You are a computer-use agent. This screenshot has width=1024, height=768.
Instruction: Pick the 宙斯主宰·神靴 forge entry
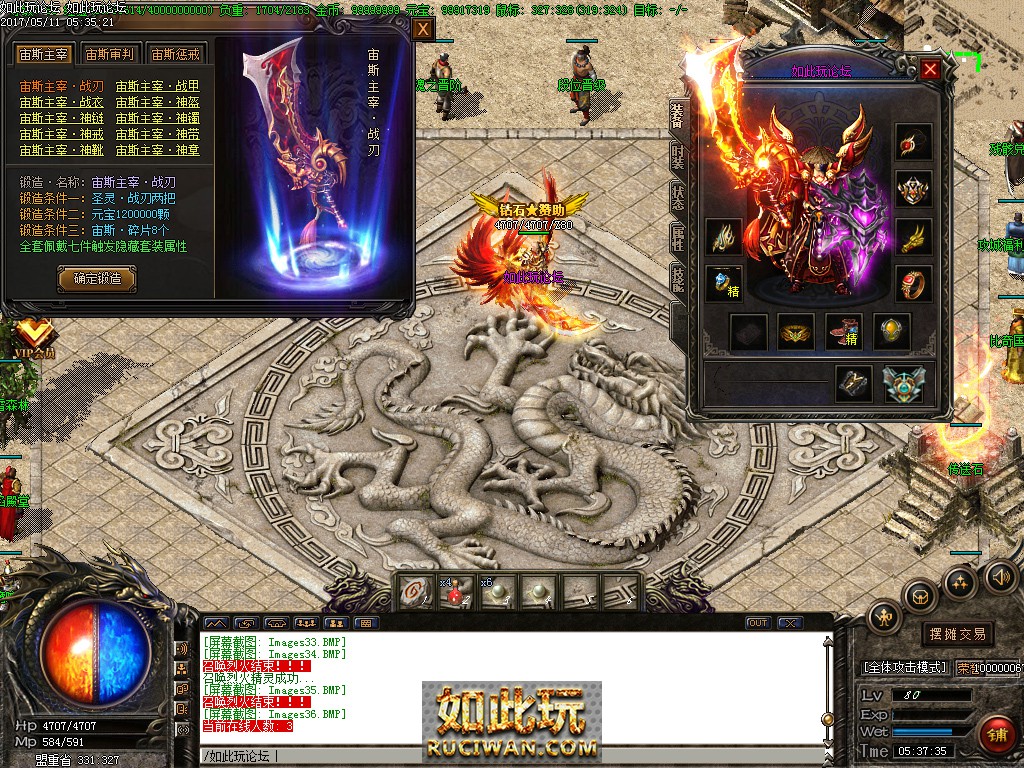pyautogui.click(x=61, y=150)
